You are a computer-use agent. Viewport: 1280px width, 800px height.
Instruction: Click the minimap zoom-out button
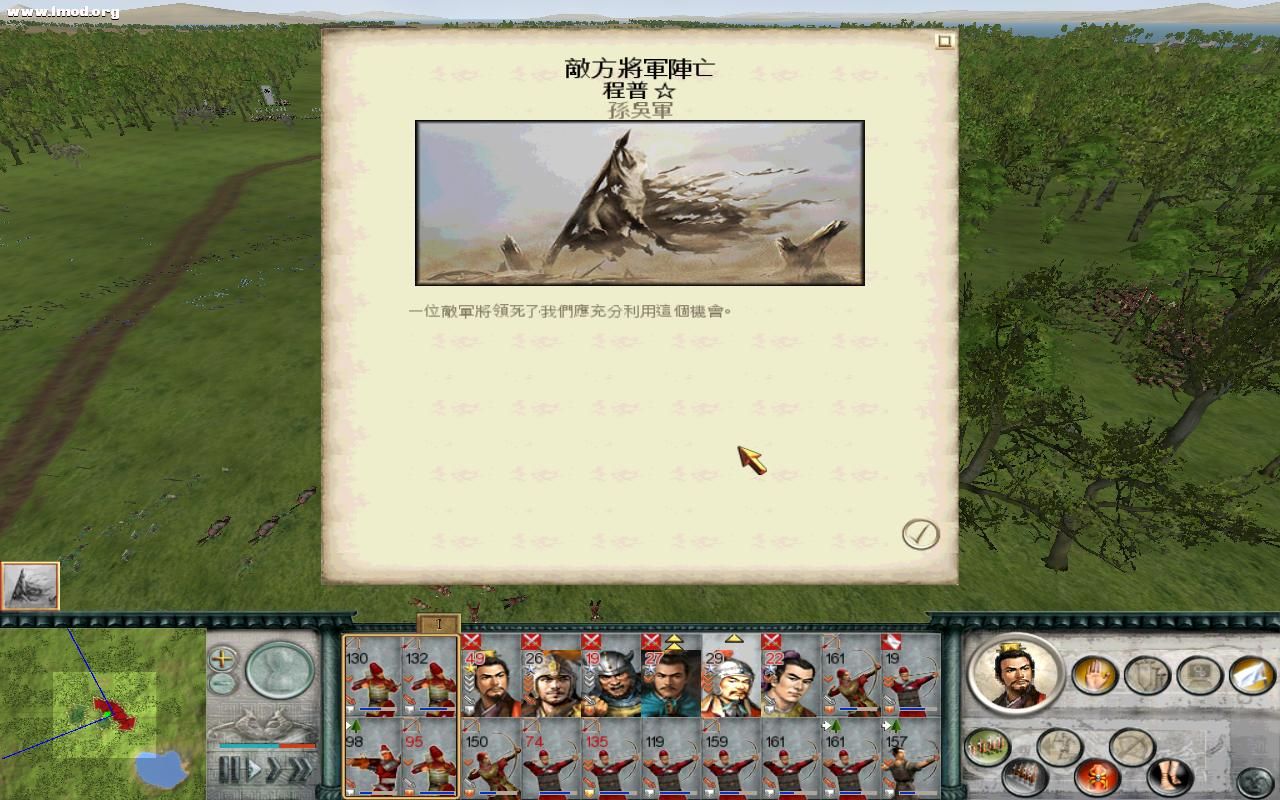point(221,682)
